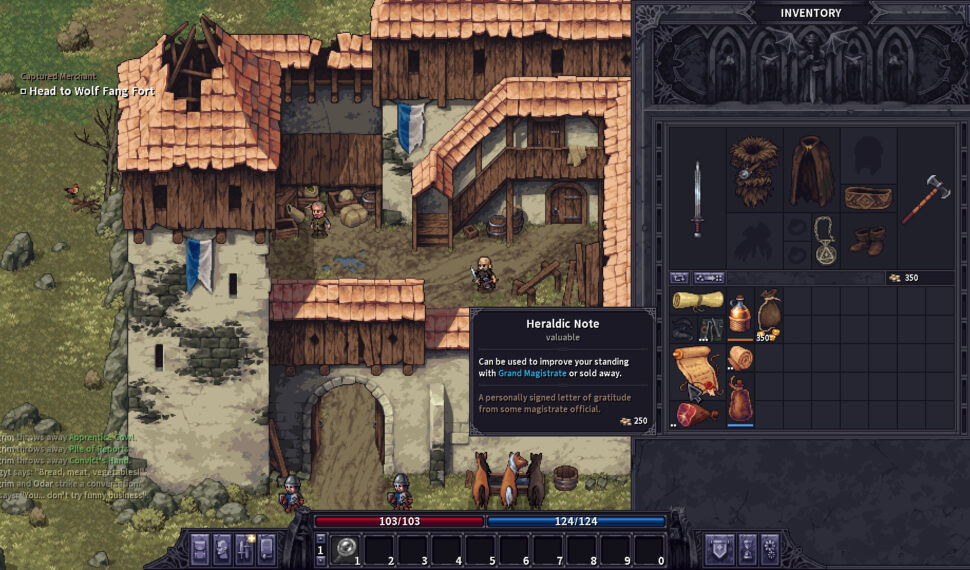970x570 pixels.
Task: Open the gear settings button
Action: click(769, 548)
